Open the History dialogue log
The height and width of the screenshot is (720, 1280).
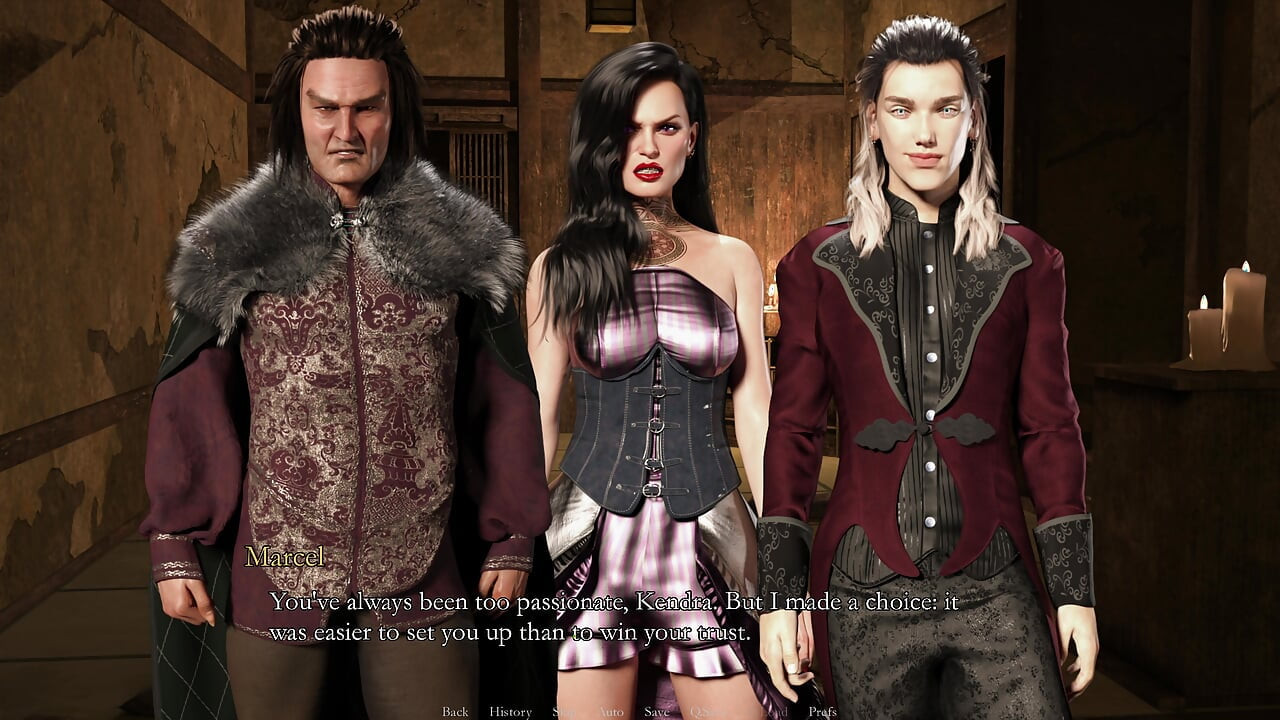(511, 711)
